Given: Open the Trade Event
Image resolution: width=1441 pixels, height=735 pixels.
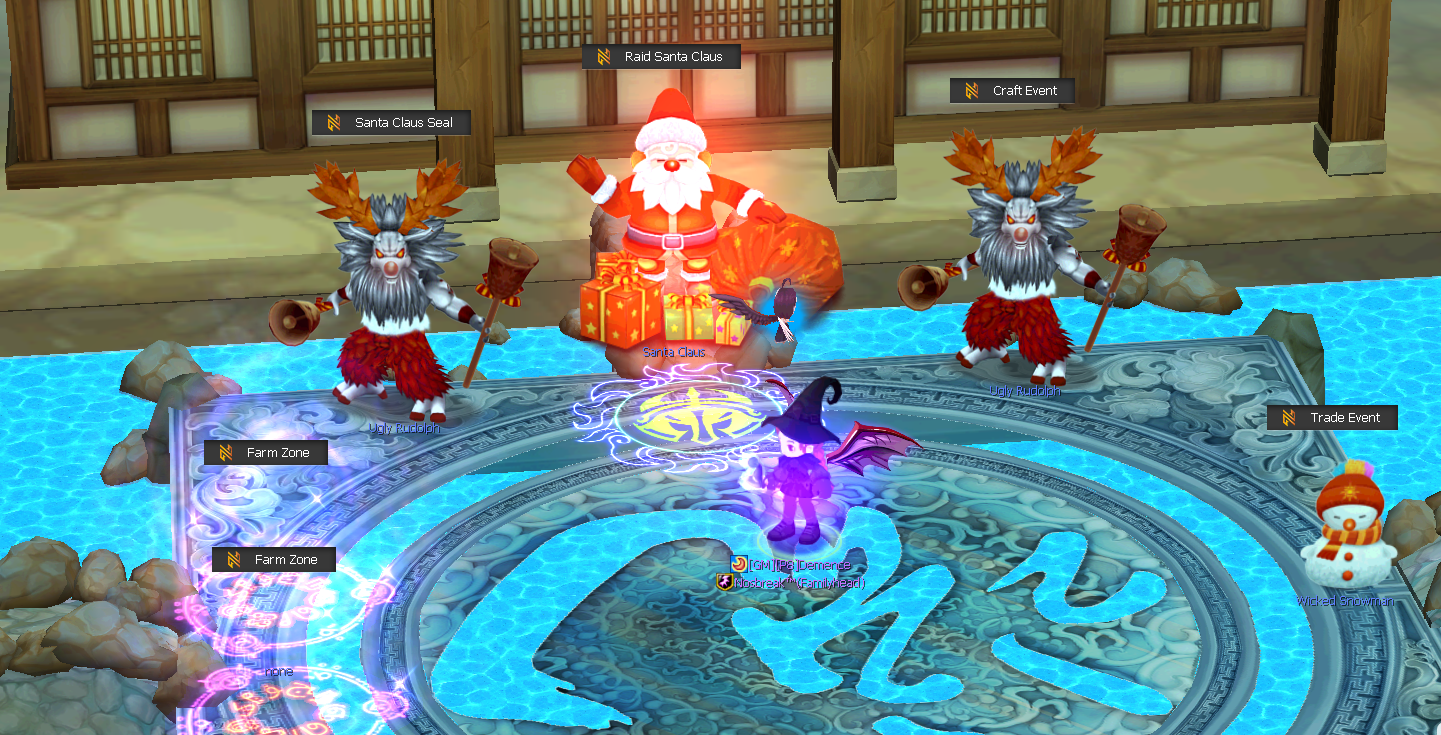Looking at the screenshot, I should [x=1331, y=417].
